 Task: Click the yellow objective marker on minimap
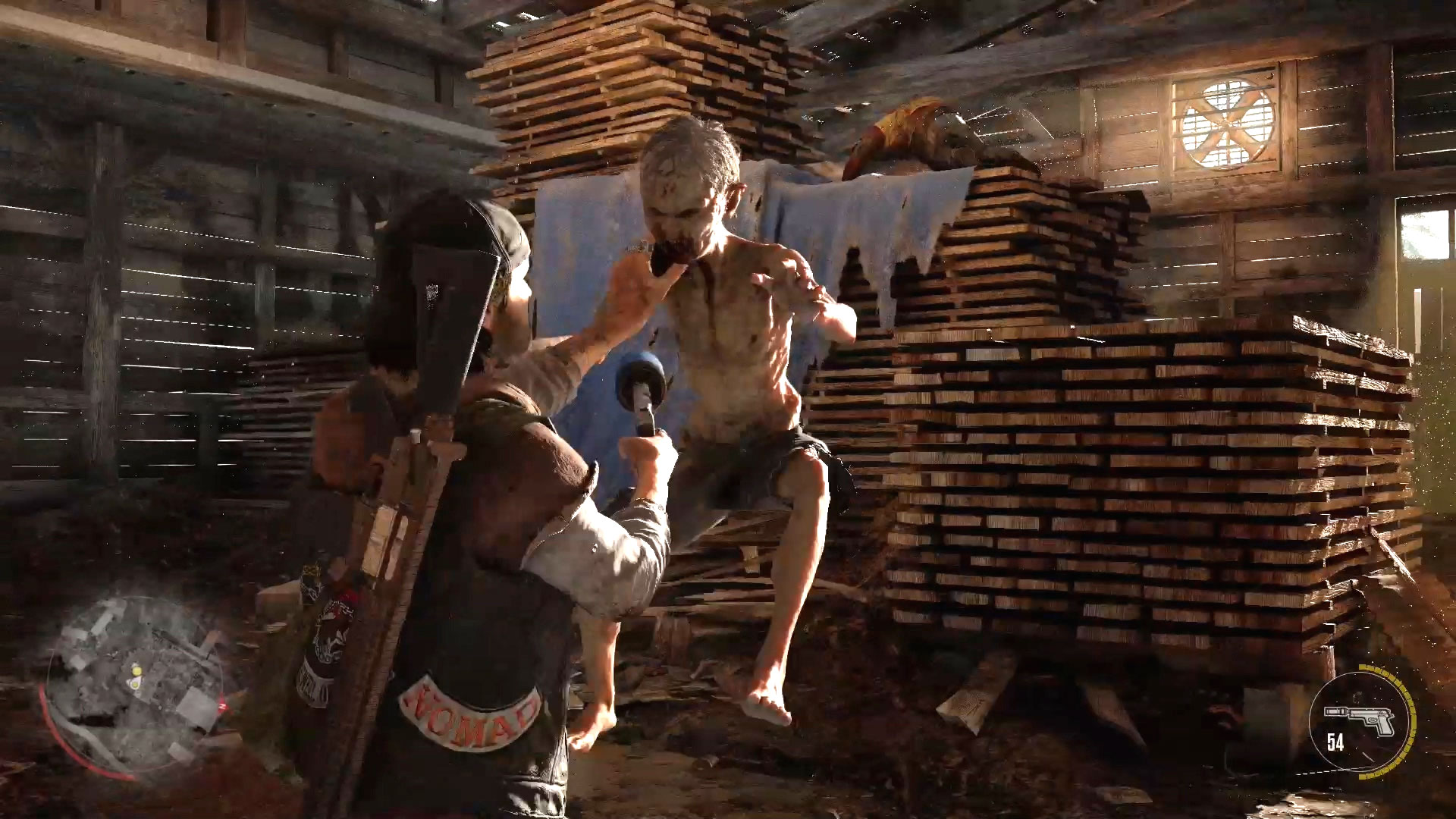point(137,670)
